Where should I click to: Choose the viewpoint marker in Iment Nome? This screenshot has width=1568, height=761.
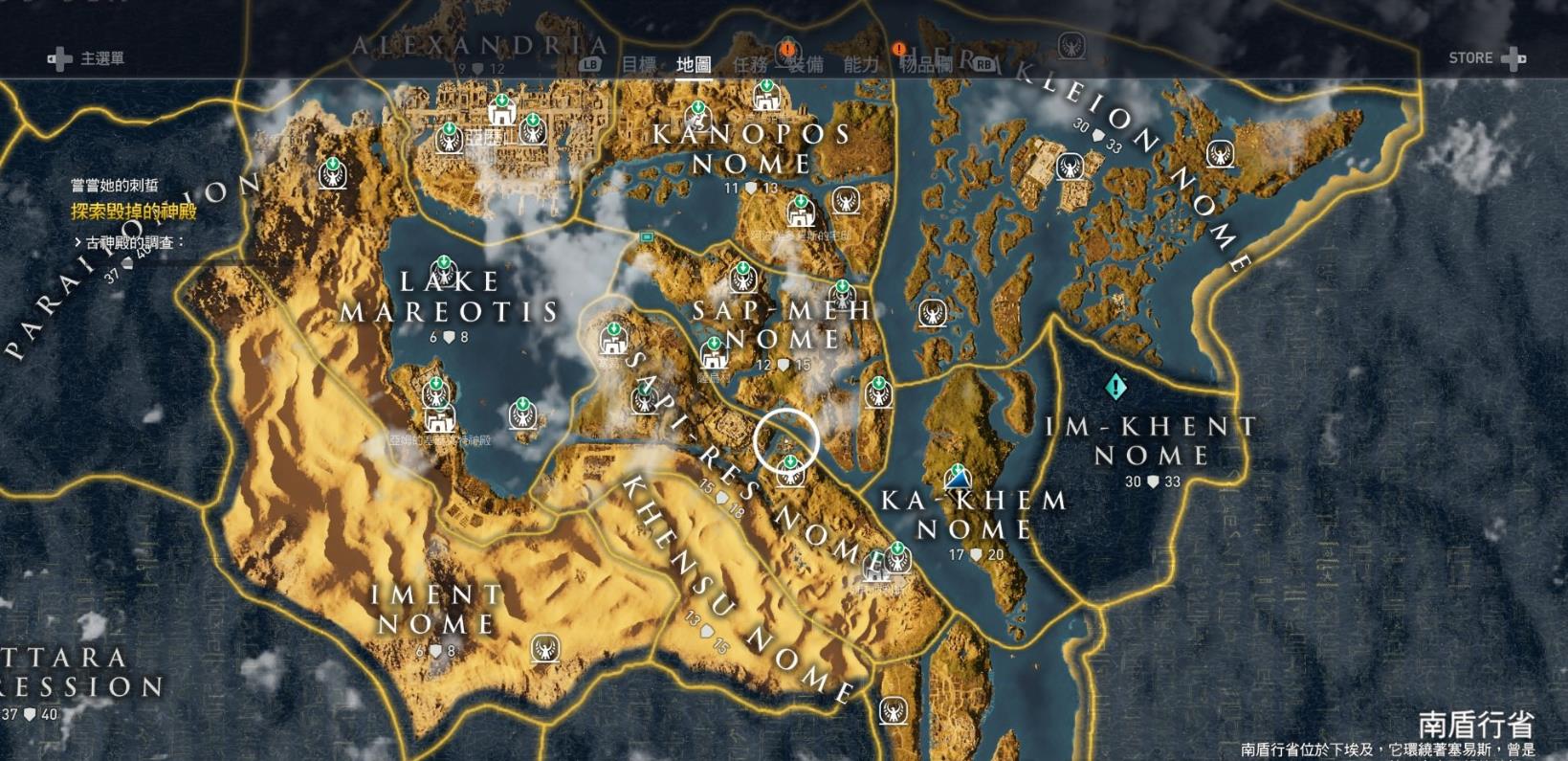pos(545,649)
